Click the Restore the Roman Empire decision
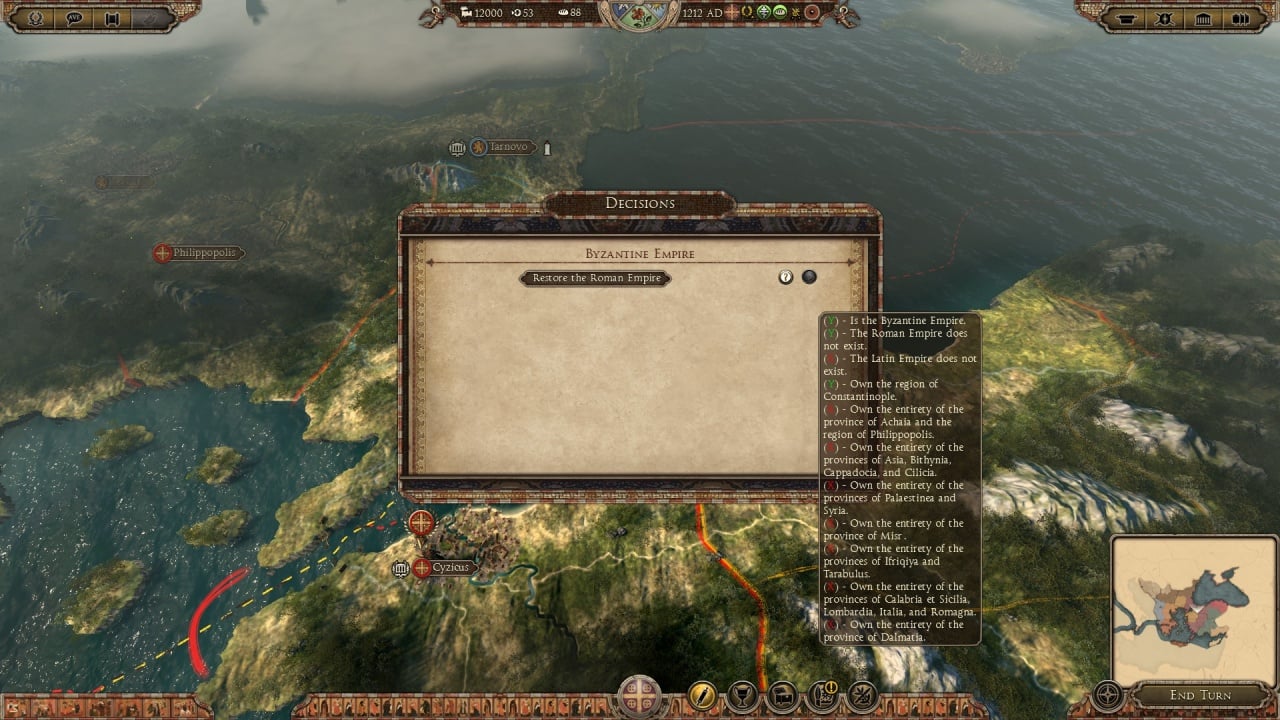Screen dimensions: 1280x720 click(x=596, y=278)
